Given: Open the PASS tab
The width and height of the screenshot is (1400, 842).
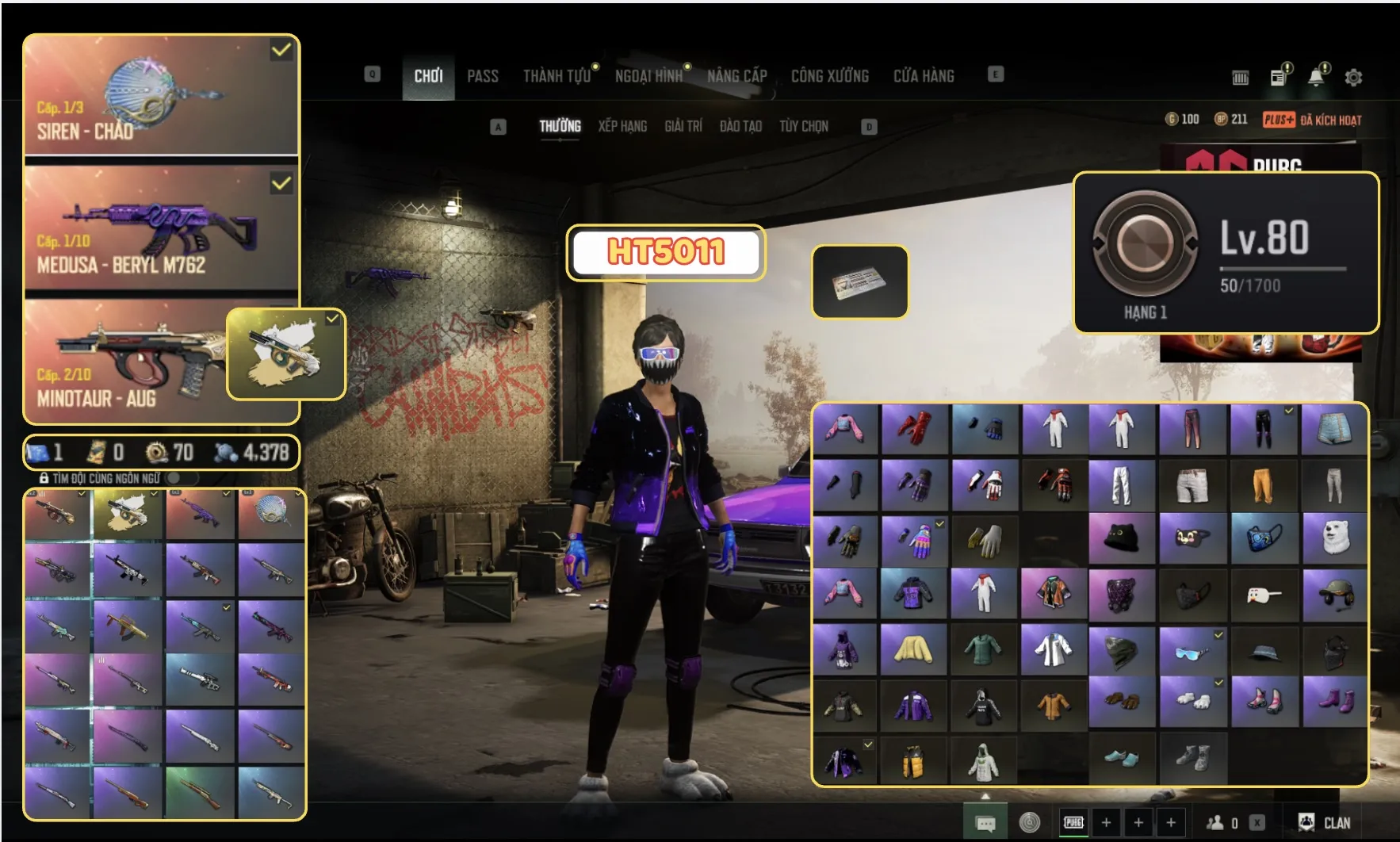Looking at the screenshot, I should pos(482,76).
